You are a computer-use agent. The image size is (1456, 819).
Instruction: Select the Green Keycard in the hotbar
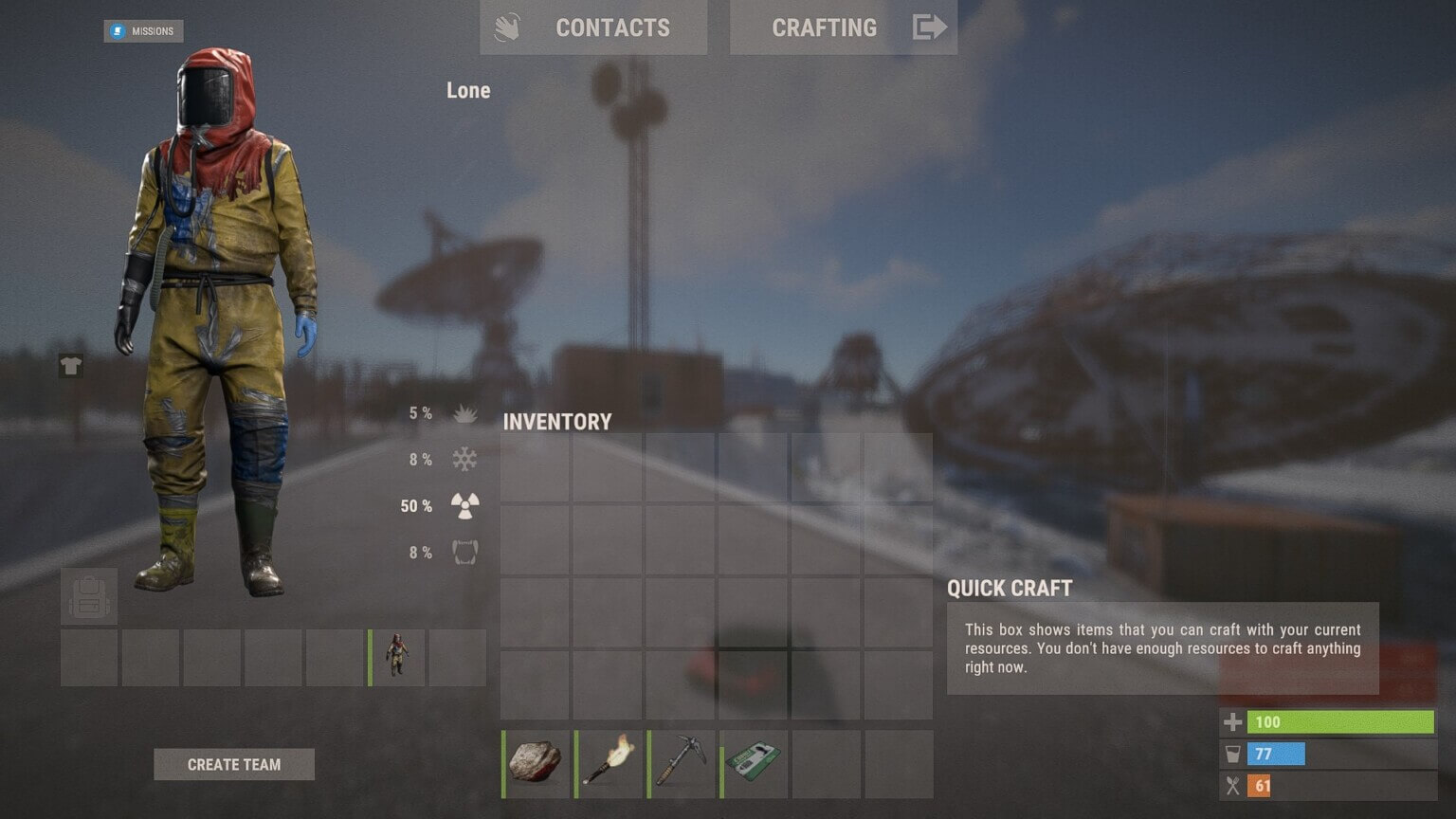[x=753, y=764]
